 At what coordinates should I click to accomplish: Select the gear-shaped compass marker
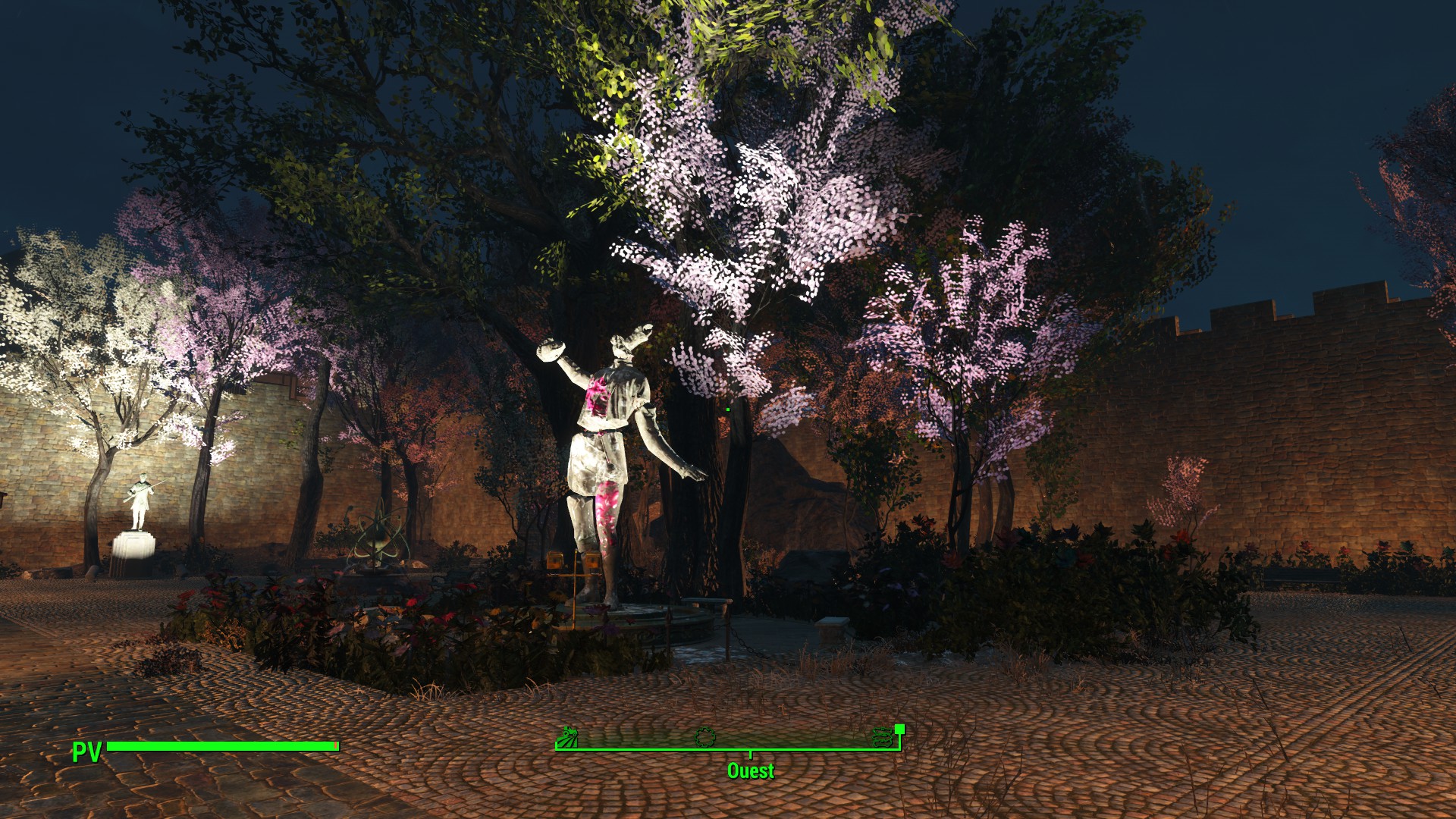705,736
